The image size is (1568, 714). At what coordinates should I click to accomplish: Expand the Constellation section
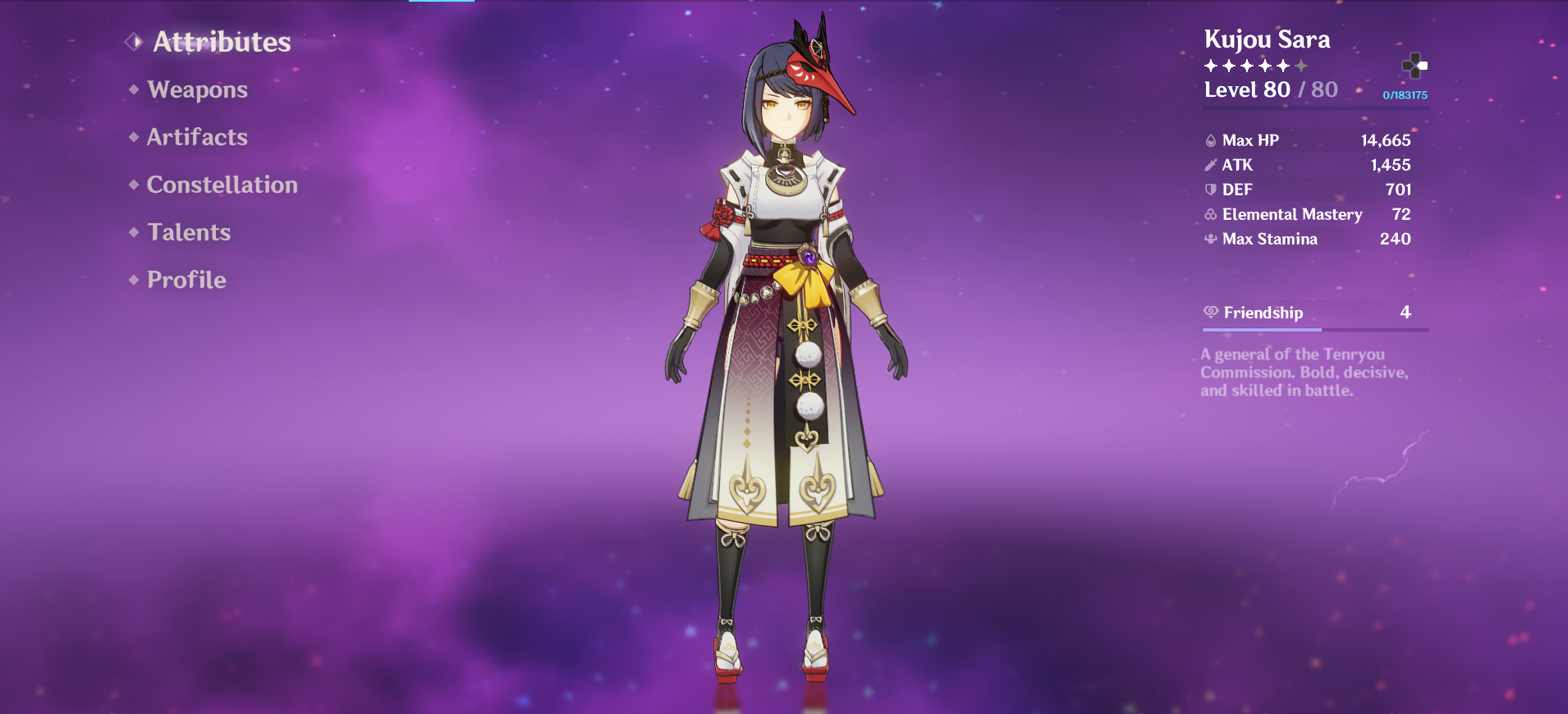tap(221, 185)
